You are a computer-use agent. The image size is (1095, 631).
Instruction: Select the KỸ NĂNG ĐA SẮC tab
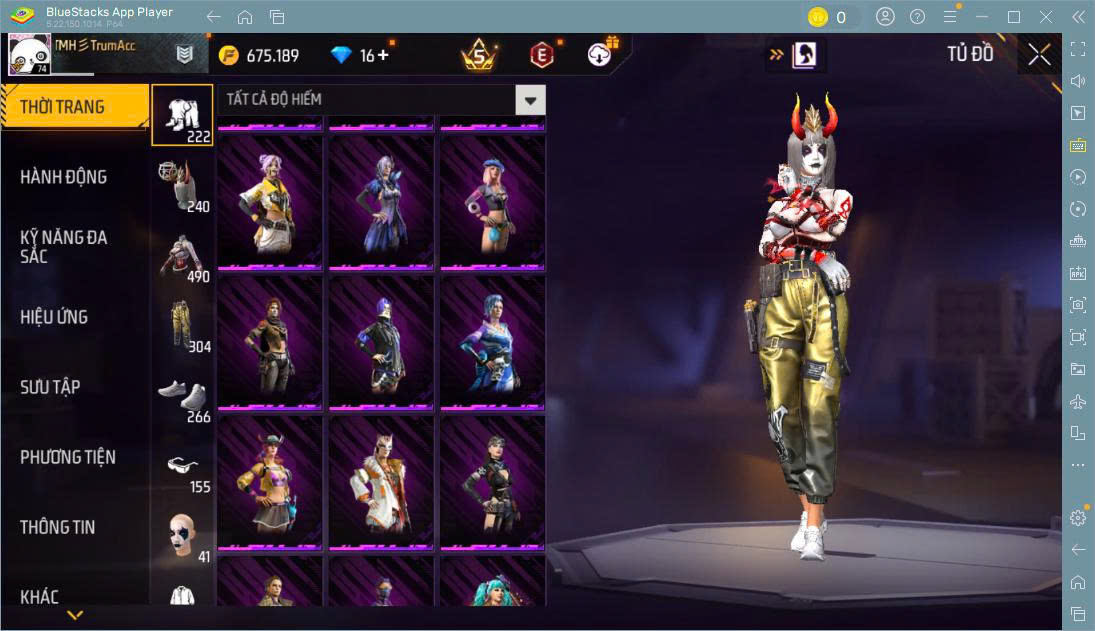(x=64, y=247)
